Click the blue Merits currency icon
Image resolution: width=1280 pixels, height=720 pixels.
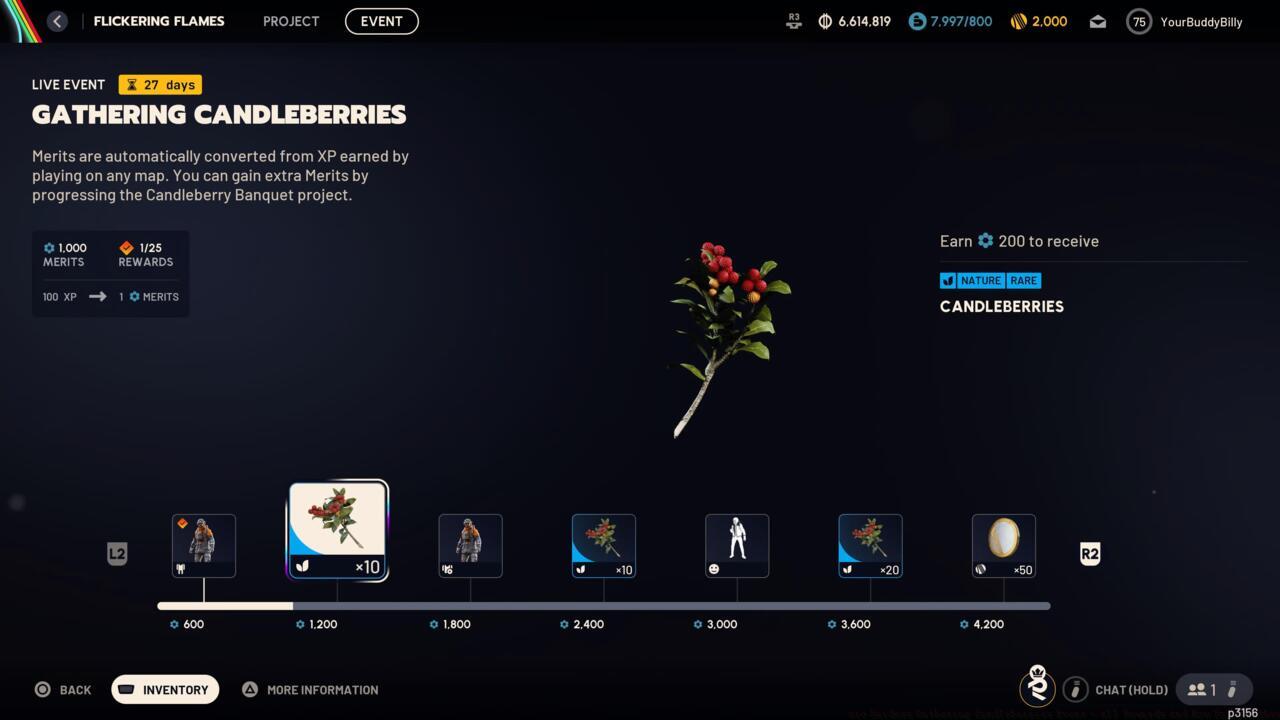[x=918, y=21]
